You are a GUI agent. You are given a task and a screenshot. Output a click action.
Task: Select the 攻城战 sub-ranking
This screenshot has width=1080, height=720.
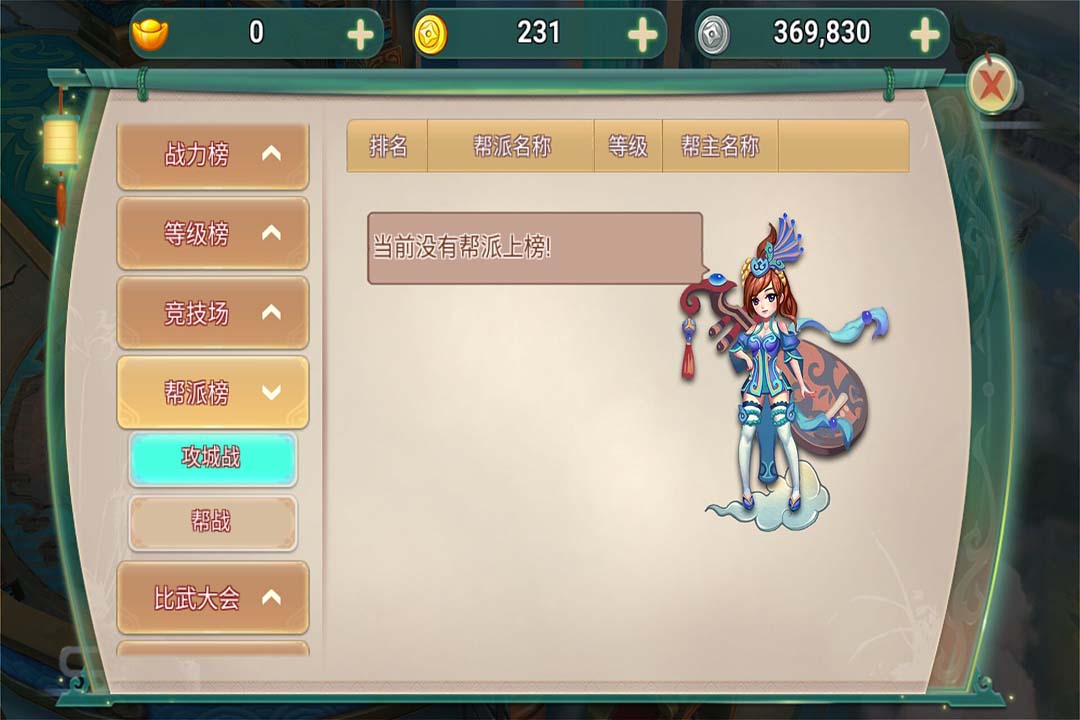[212, 458]
